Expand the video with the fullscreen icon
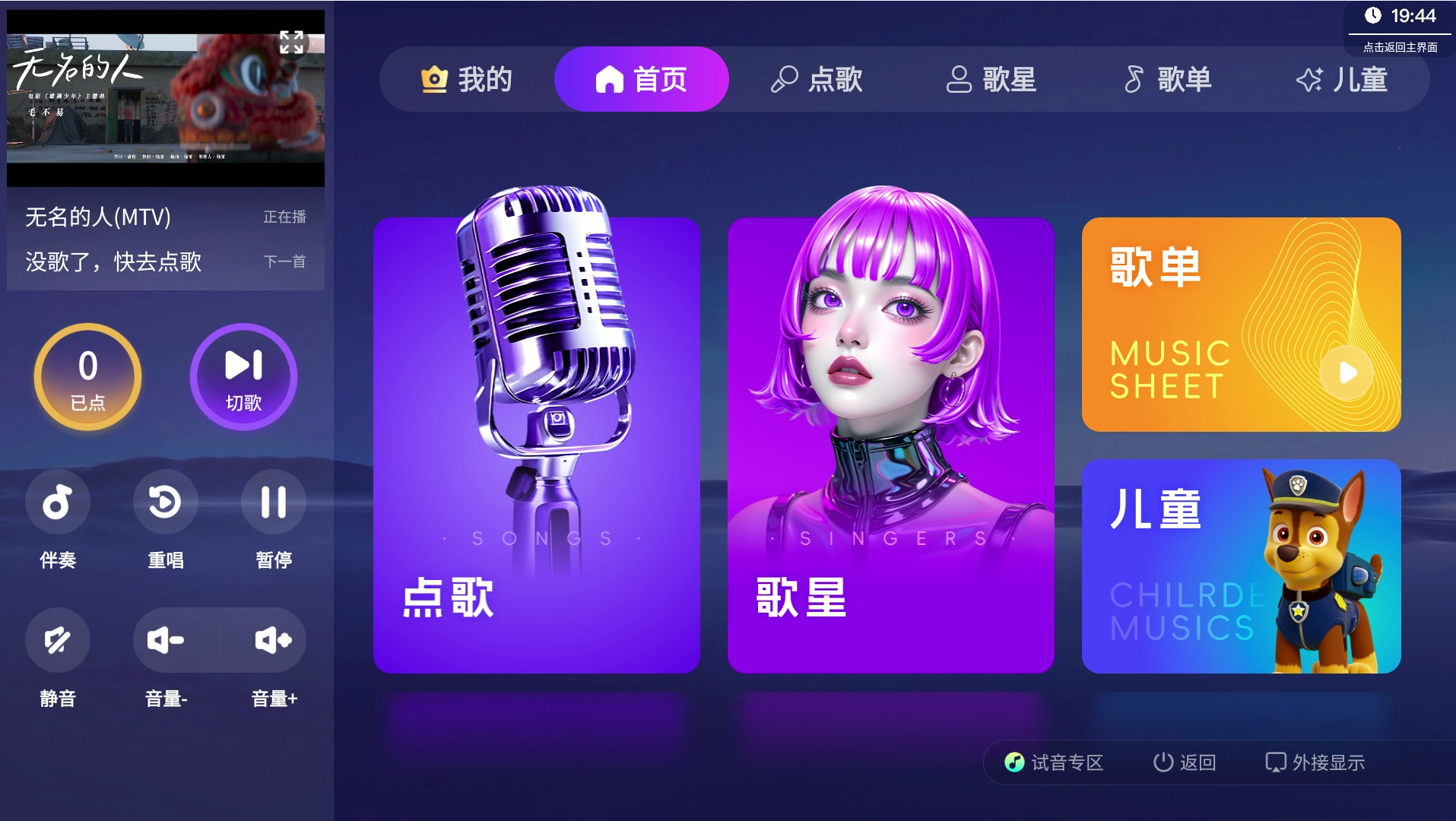Image resolution: width=1456 pixels, height=821 pixels. 292,43
